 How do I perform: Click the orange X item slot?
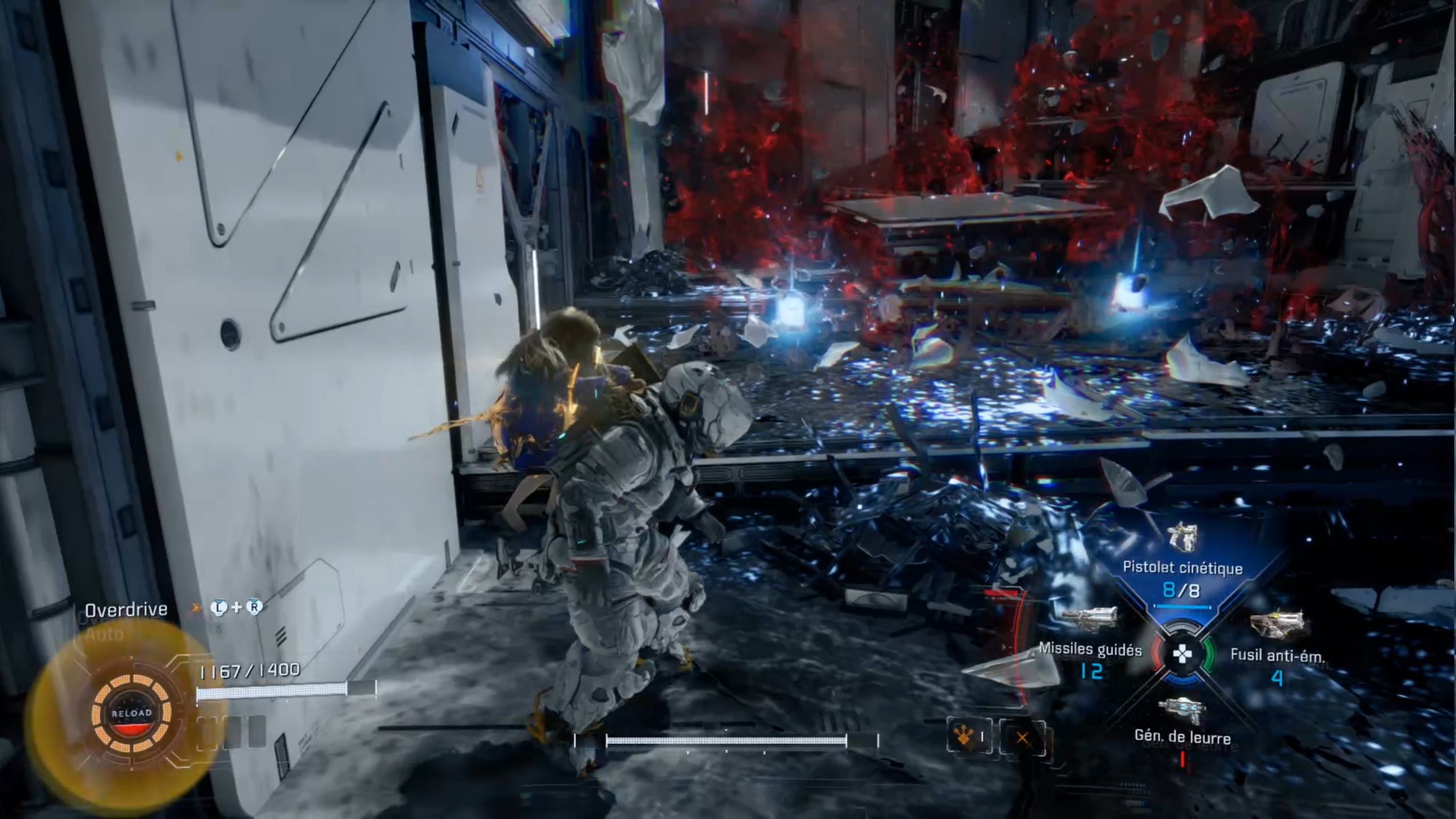pyautogui.click(x=1022, y=738)
